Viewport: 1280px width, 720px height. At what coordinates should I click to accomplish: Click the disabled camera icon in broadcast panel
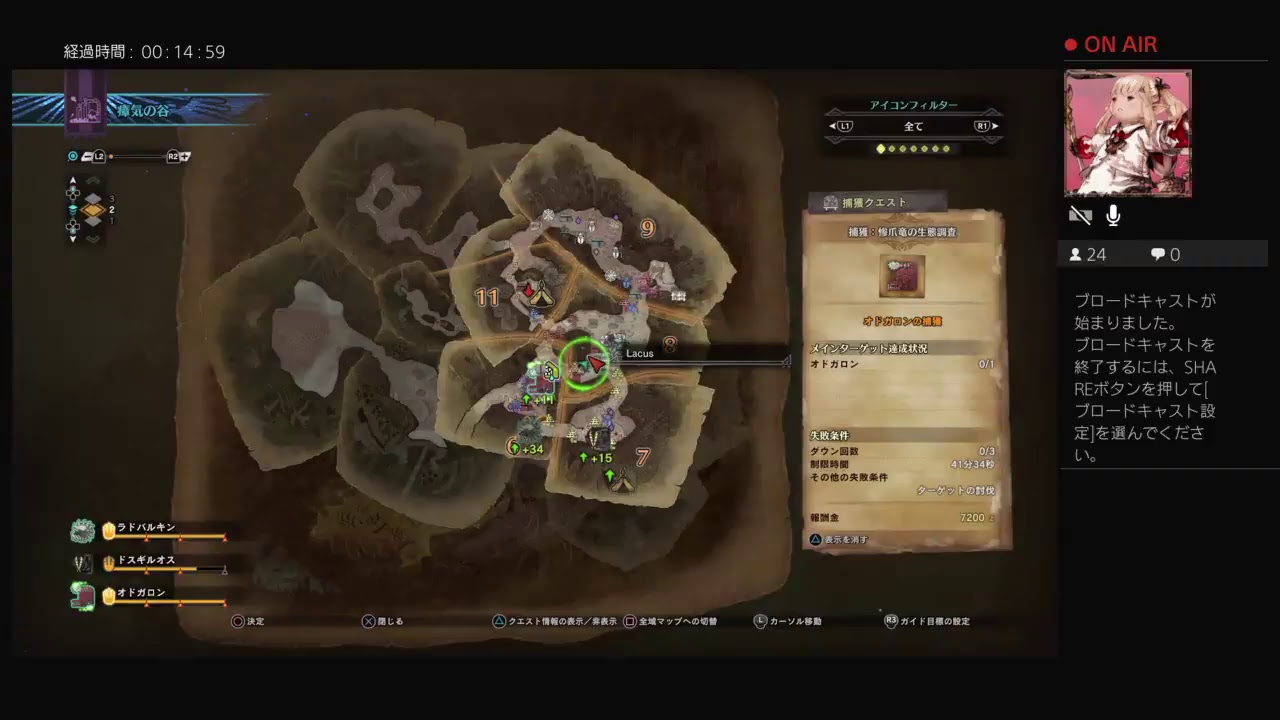click(x=1080, y=215)
